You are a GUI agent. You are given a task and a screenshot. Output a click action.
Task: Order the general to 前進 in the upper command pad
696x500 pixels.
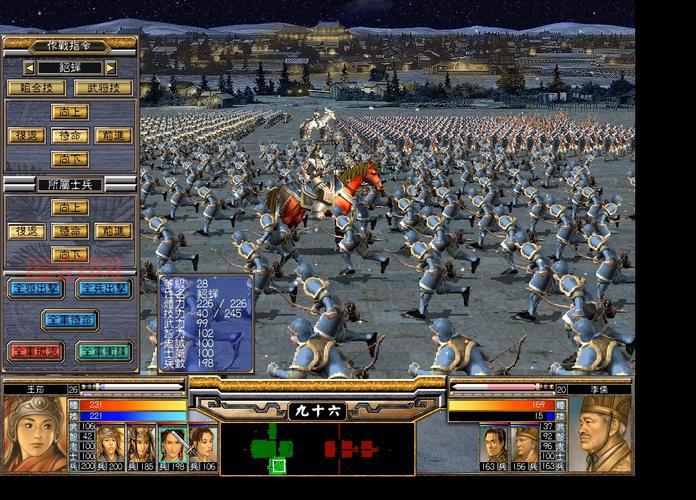(113, 135)
